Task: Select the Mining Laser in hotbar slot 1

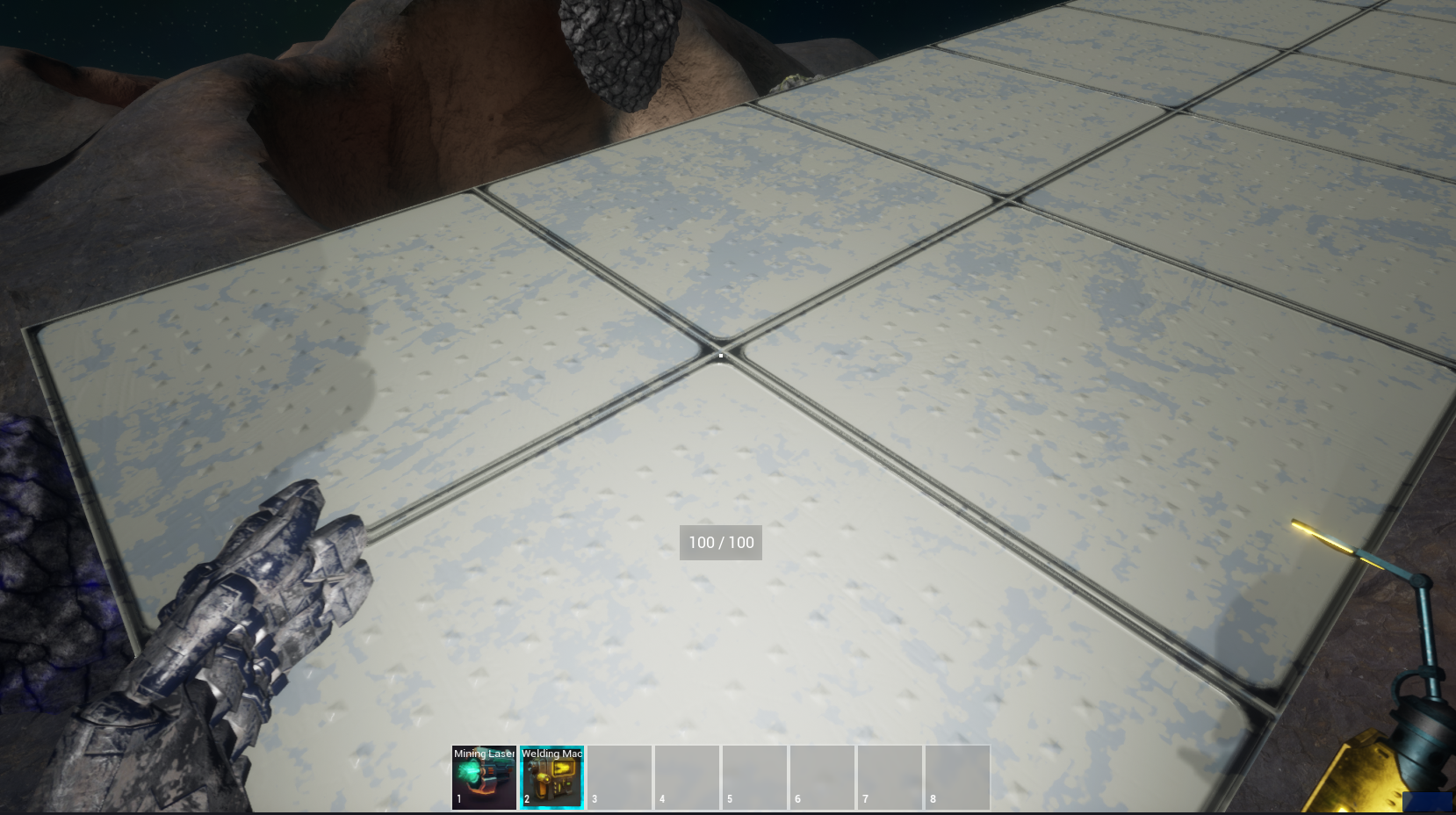Action: tap(483, 776)
